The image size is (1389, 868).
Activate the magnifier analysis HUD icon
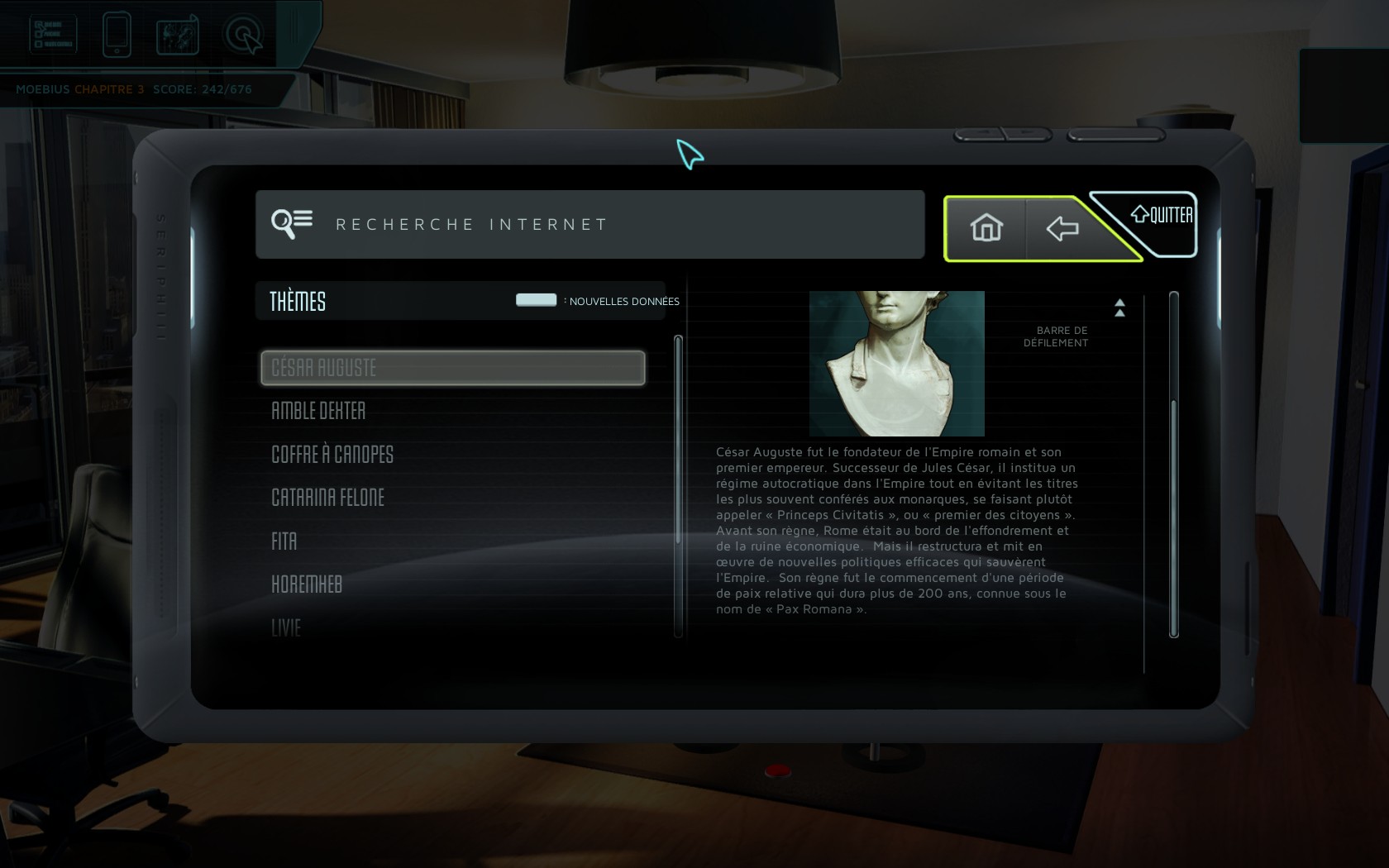pos(243,36)
